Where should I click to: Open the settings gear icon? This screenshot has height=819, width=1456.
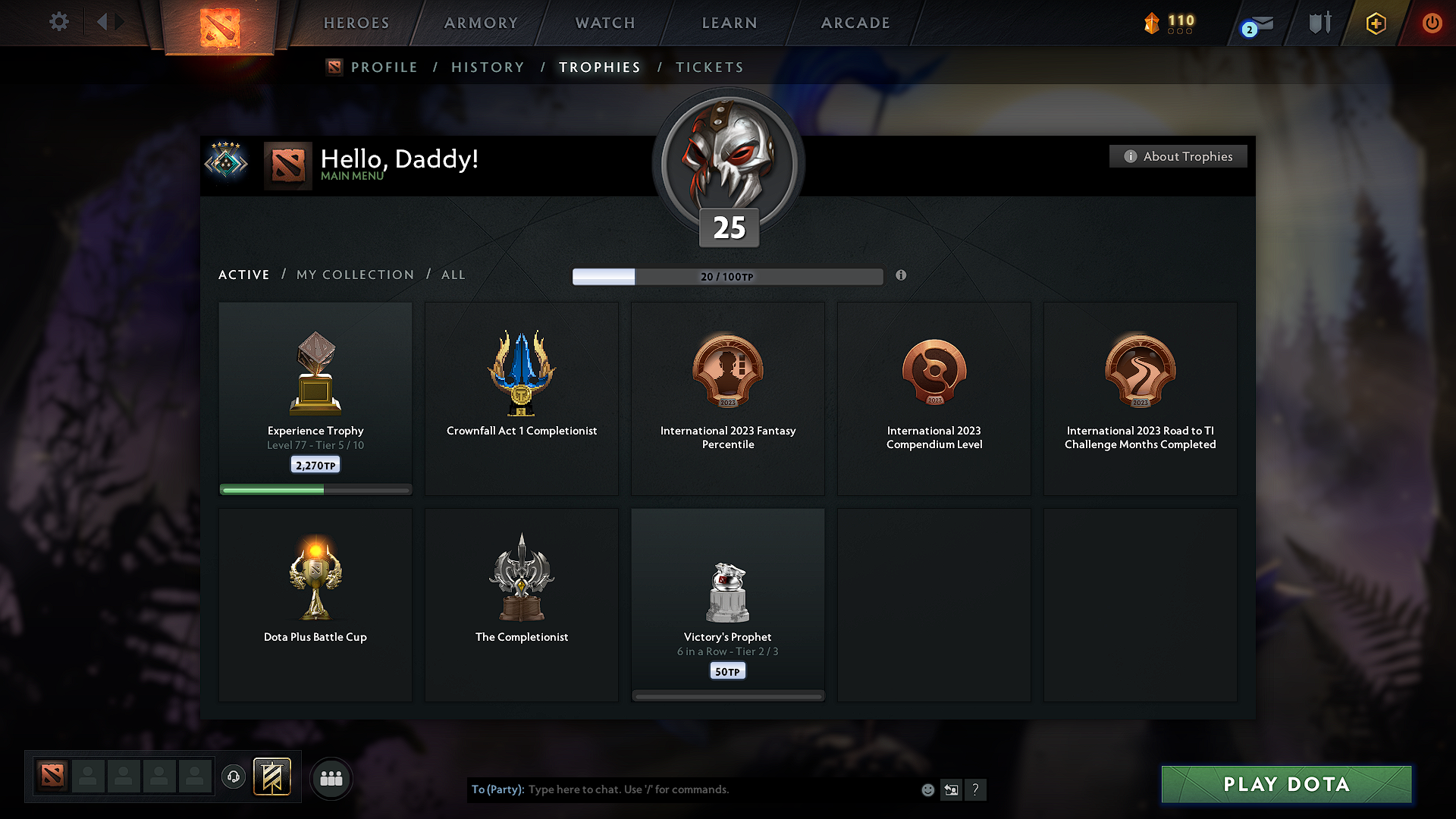(x=59, y=22)
